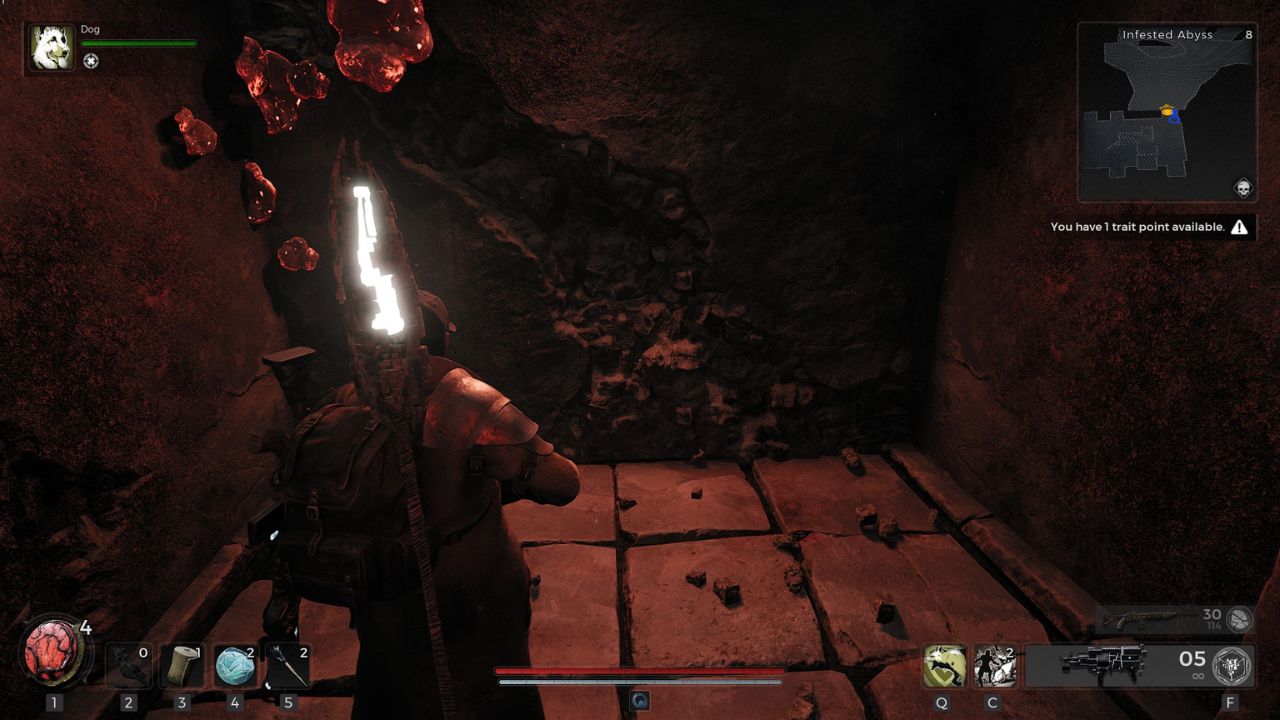Image resolution: width=1280 pixels, height=720 pixels.
Task: Select the equipped heavy gun weapon slot
Action: [x=1104, y=665]
